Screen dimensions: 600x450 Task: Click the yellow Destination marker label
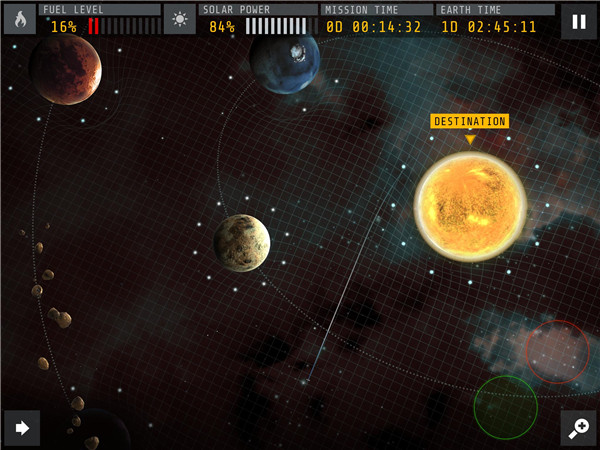click(469, 122)
